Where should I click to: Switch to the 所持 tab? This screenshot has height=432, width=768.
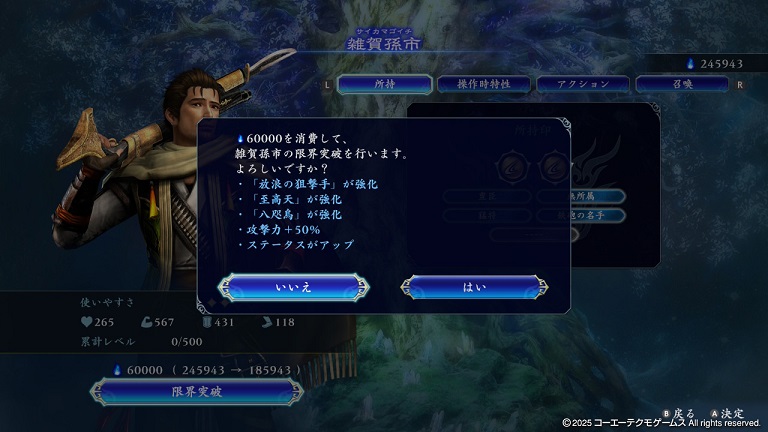[x=385, y=85]
